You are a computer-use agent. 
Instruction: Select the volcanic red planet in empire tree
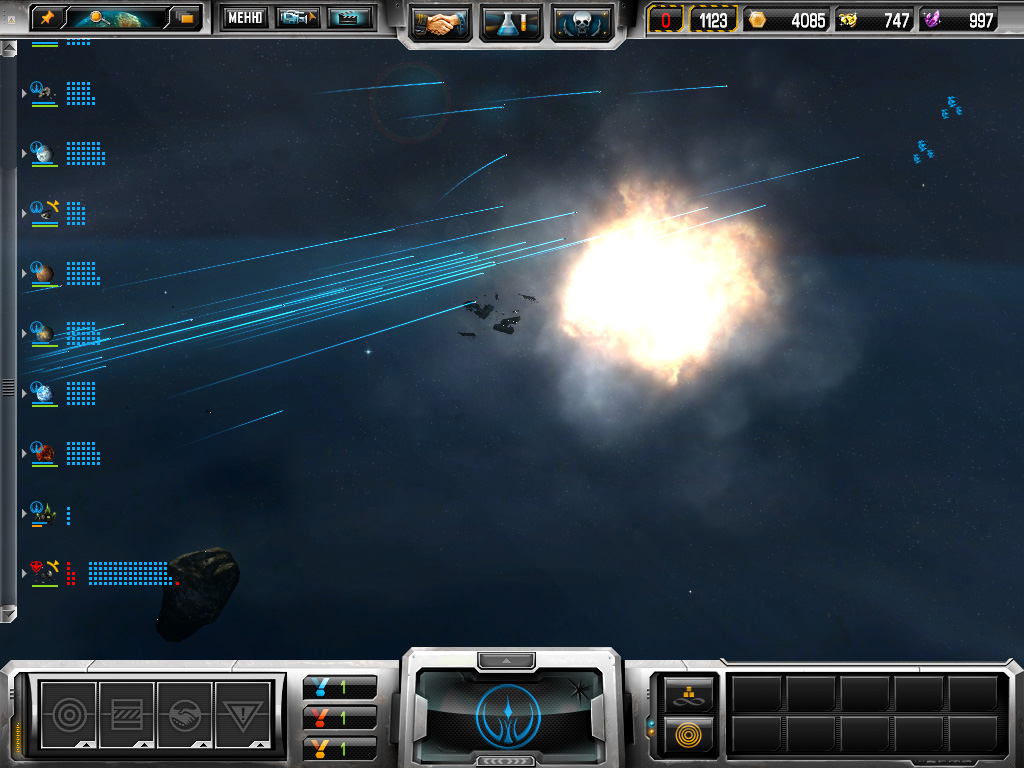[x=42, y=452]
